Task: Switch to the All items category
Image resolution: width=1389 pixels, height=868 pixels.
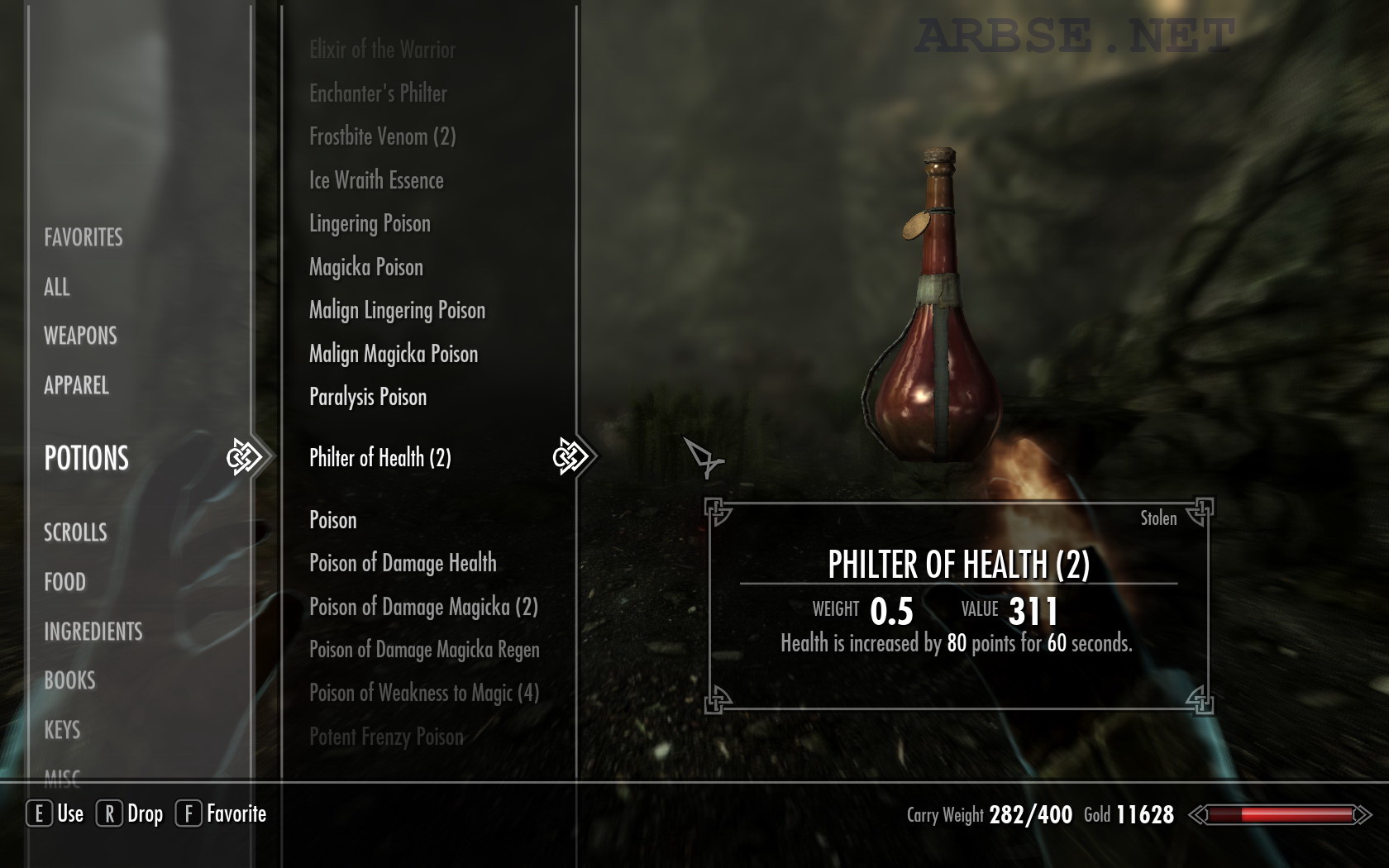Action: (x=57, y=287)
